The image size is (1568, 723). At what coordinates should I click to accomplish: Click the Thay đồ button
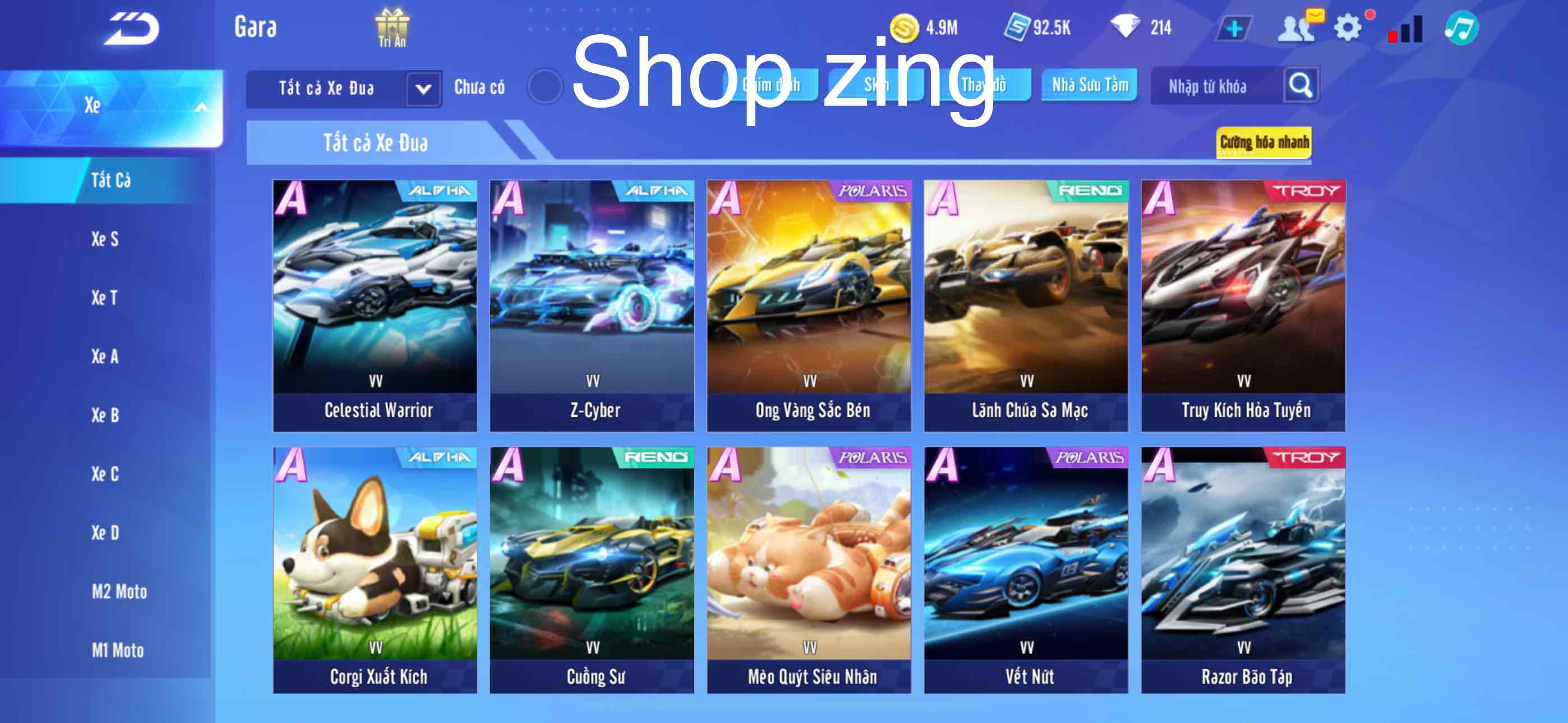(984, 85)
